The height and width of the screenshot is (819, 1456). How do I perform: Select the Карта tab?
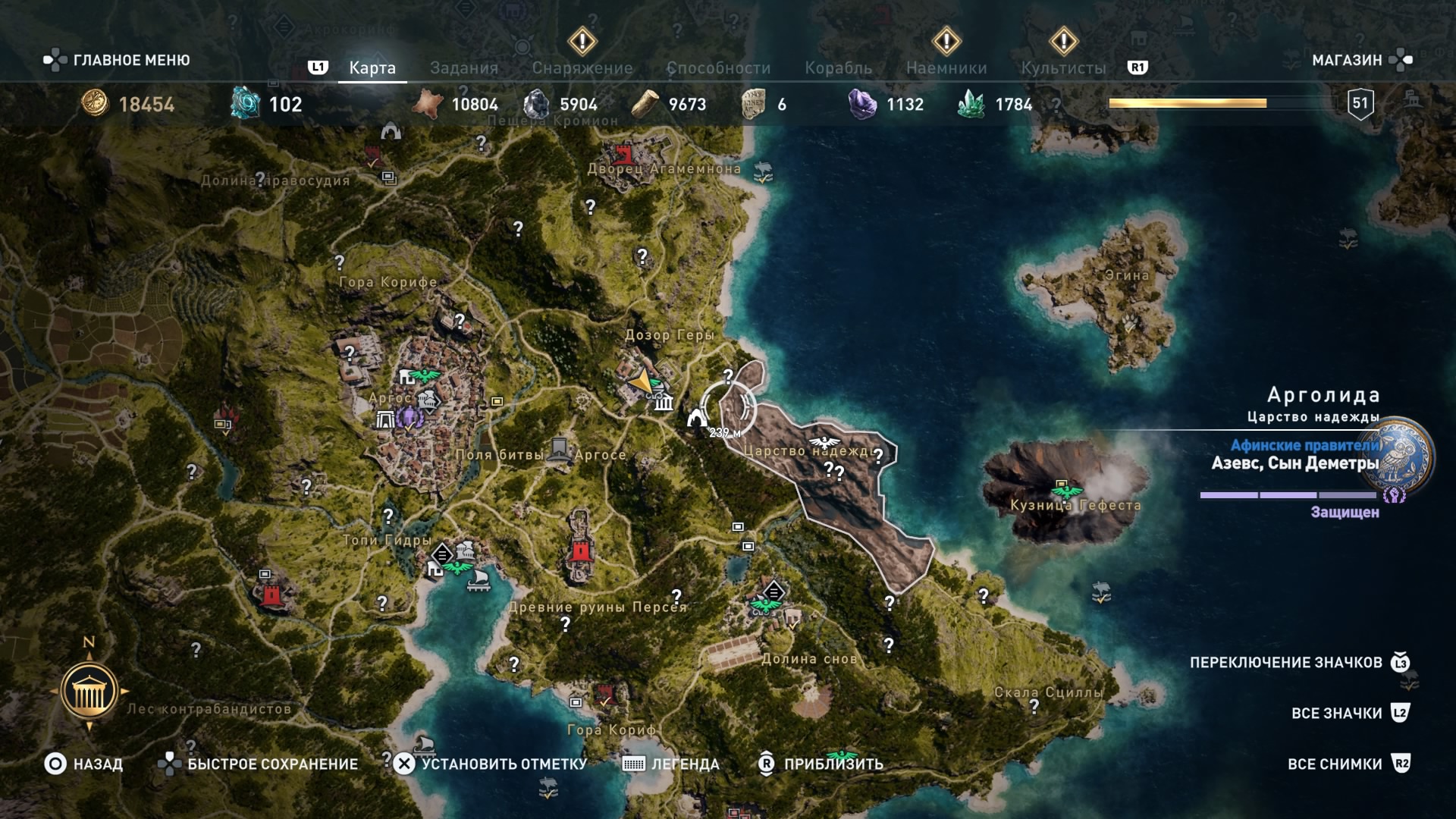pyautogui.click(x=372, y=68)
